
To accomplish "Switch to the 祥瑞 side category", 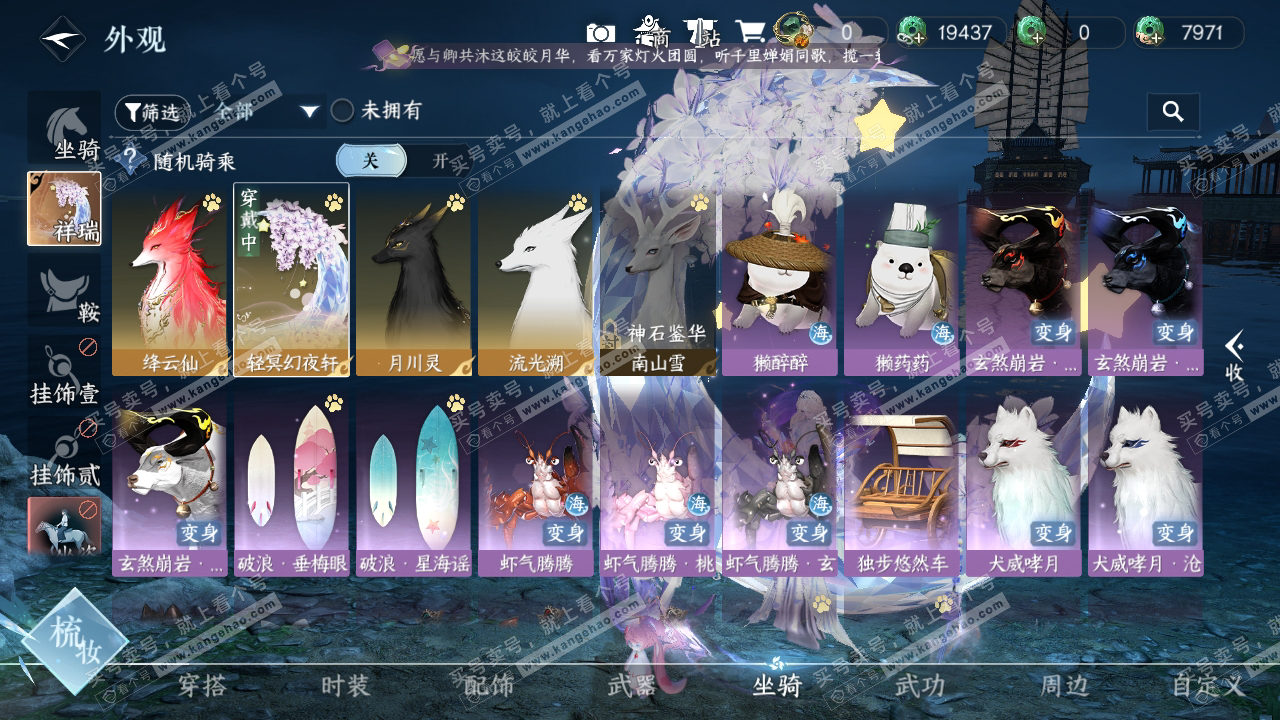I will pyautogui.click(x=64, y=209).
